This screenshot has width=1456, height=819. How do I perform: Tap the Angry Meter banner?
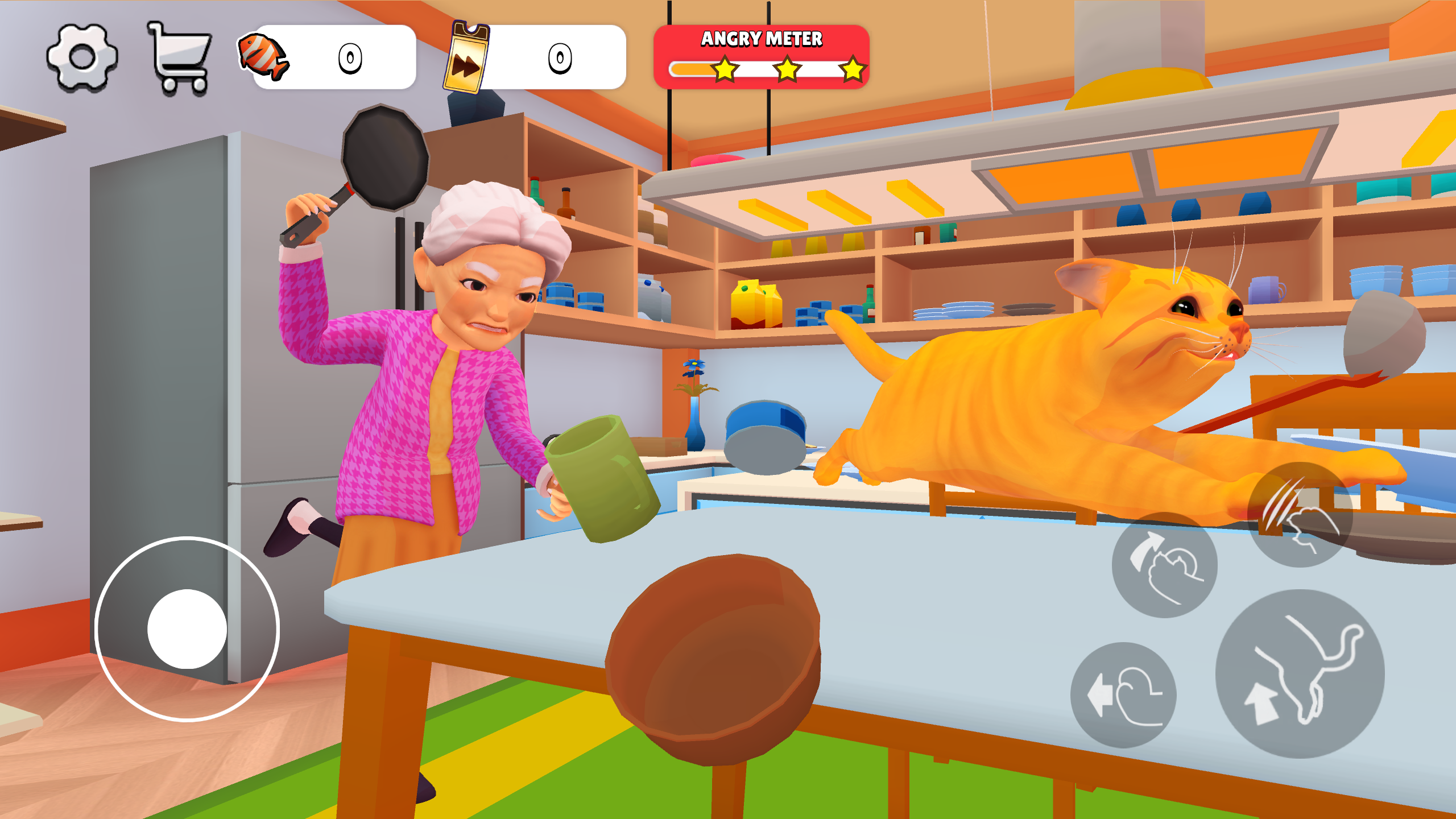pyautogui.click(x=762, y=38)
